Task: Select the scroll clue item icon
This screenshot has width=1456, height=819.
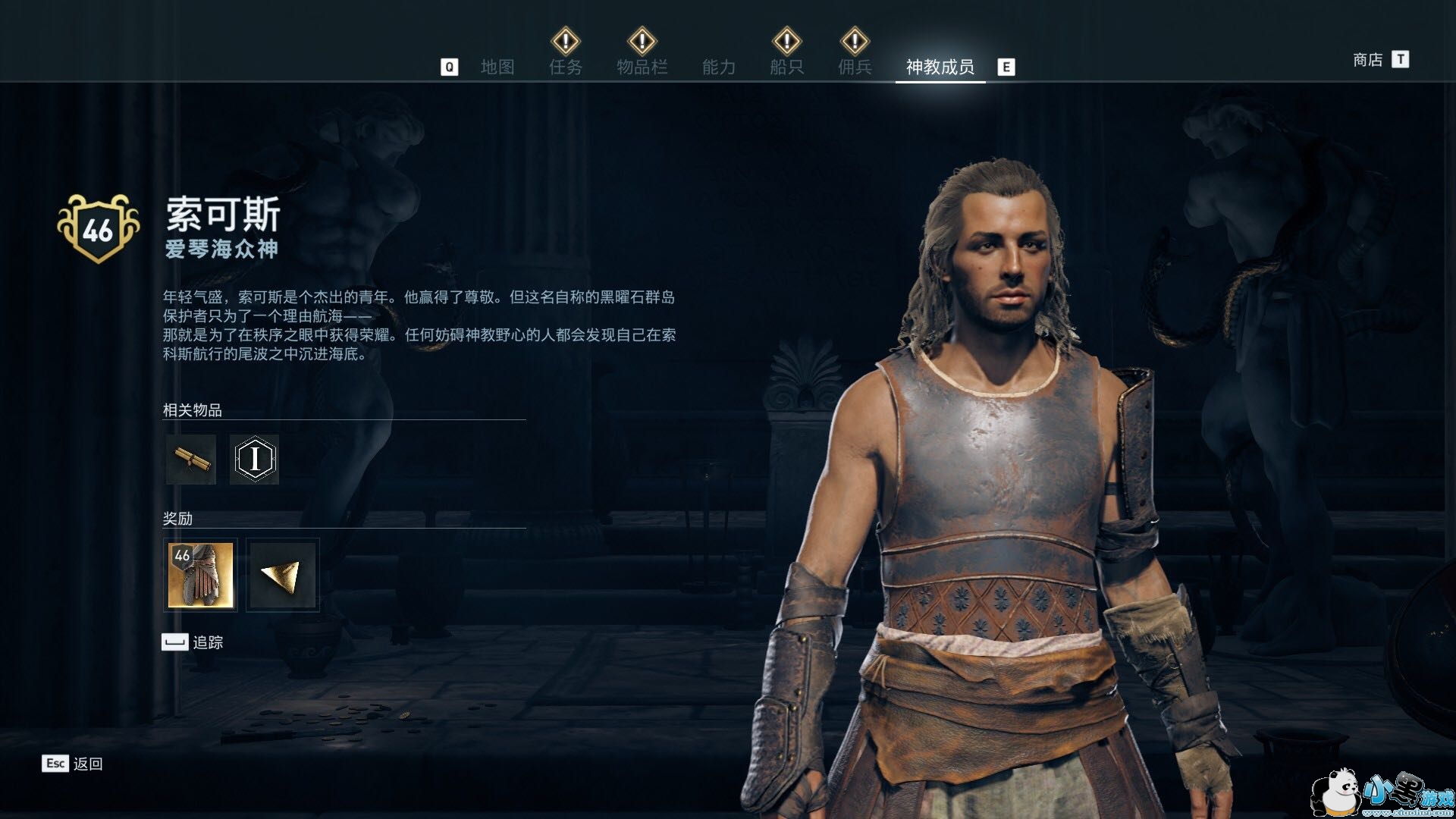Action: coord(190,459)
